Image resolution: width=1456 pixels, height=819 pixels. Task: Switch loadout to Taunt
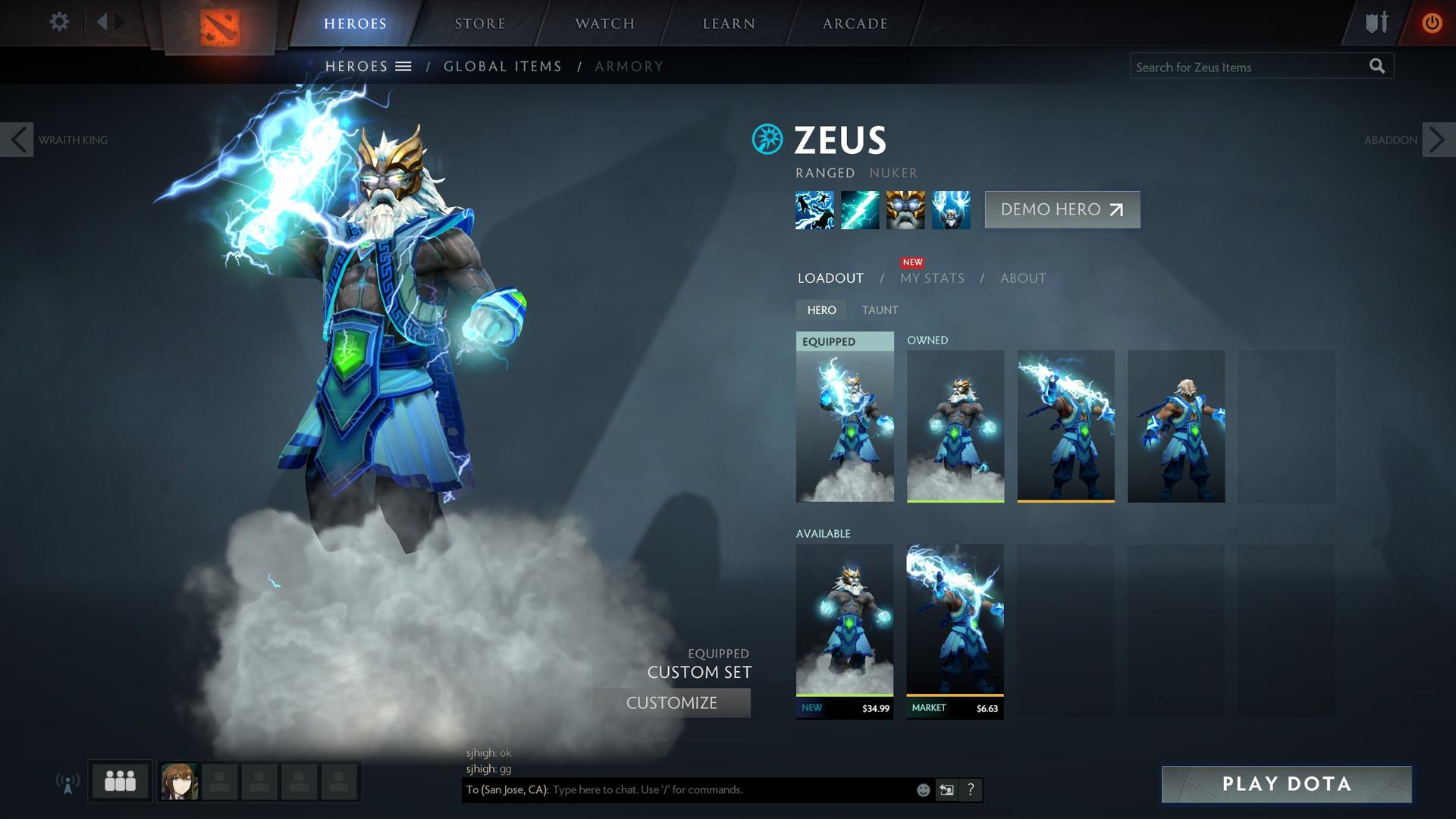click(880, 310)
